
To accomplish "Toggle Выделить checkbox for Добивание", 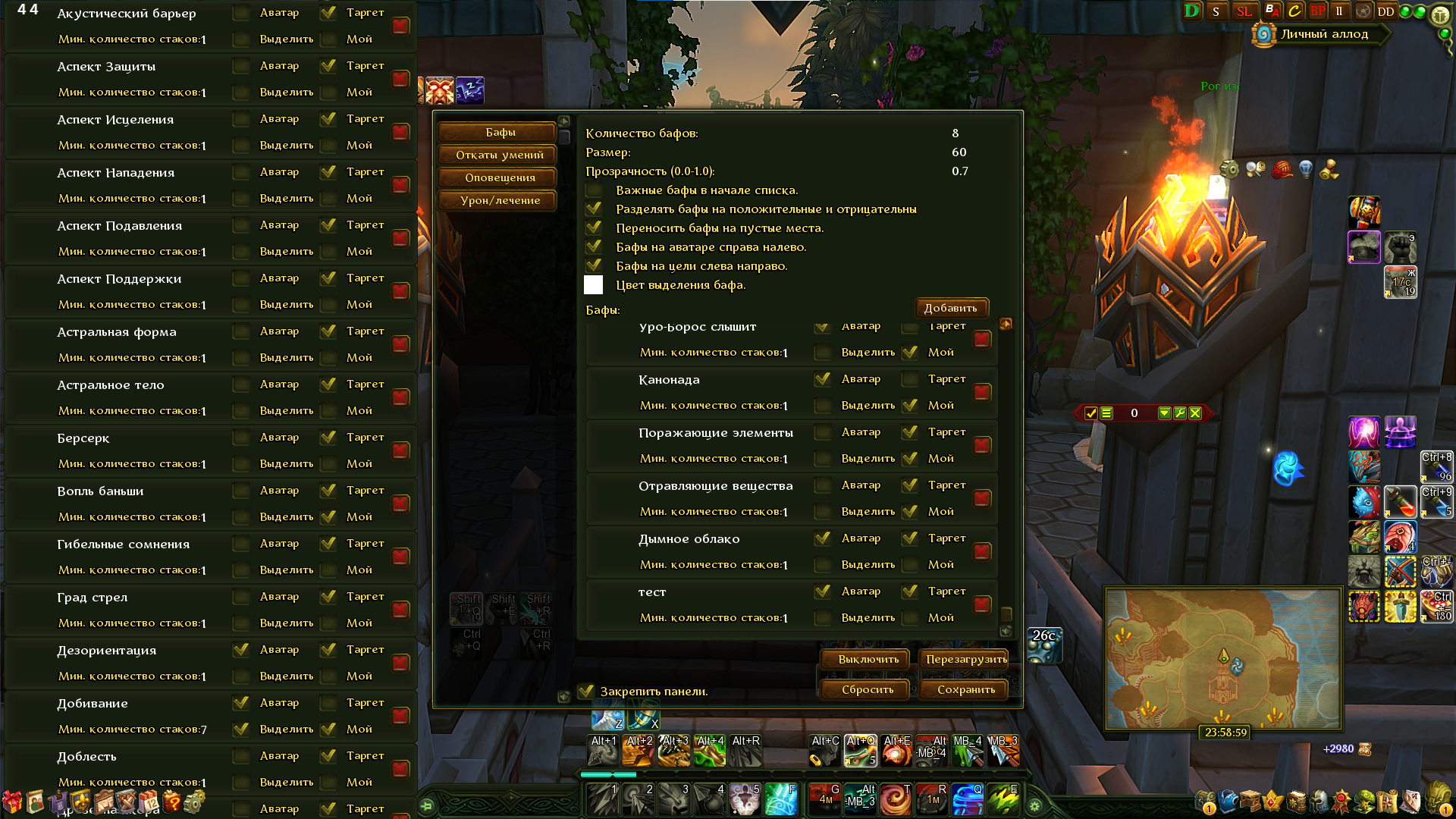I will [241, 730].
